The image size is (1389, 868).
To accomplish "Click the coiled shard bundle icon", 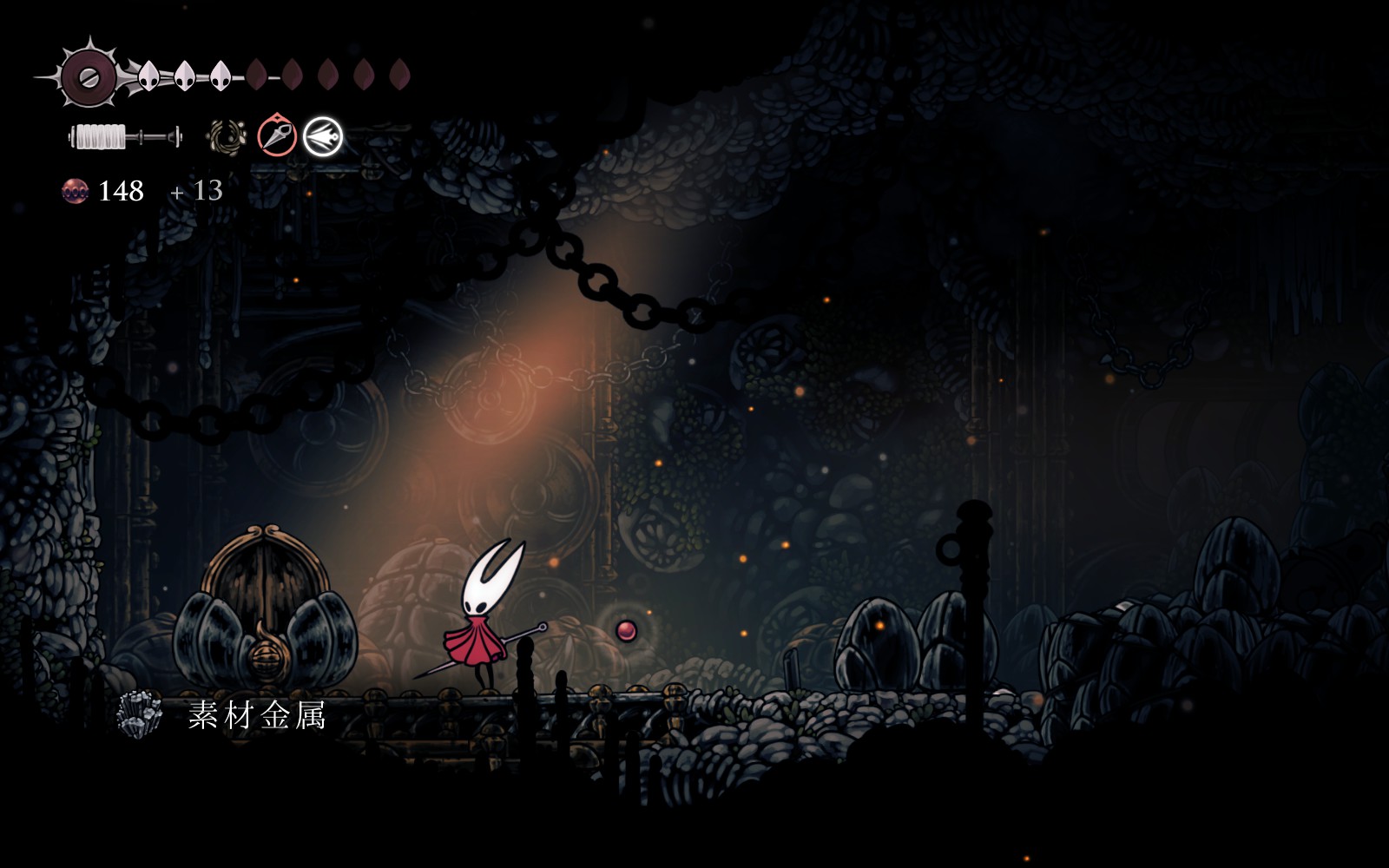I will pyautogui.click(x=227, y=137).
